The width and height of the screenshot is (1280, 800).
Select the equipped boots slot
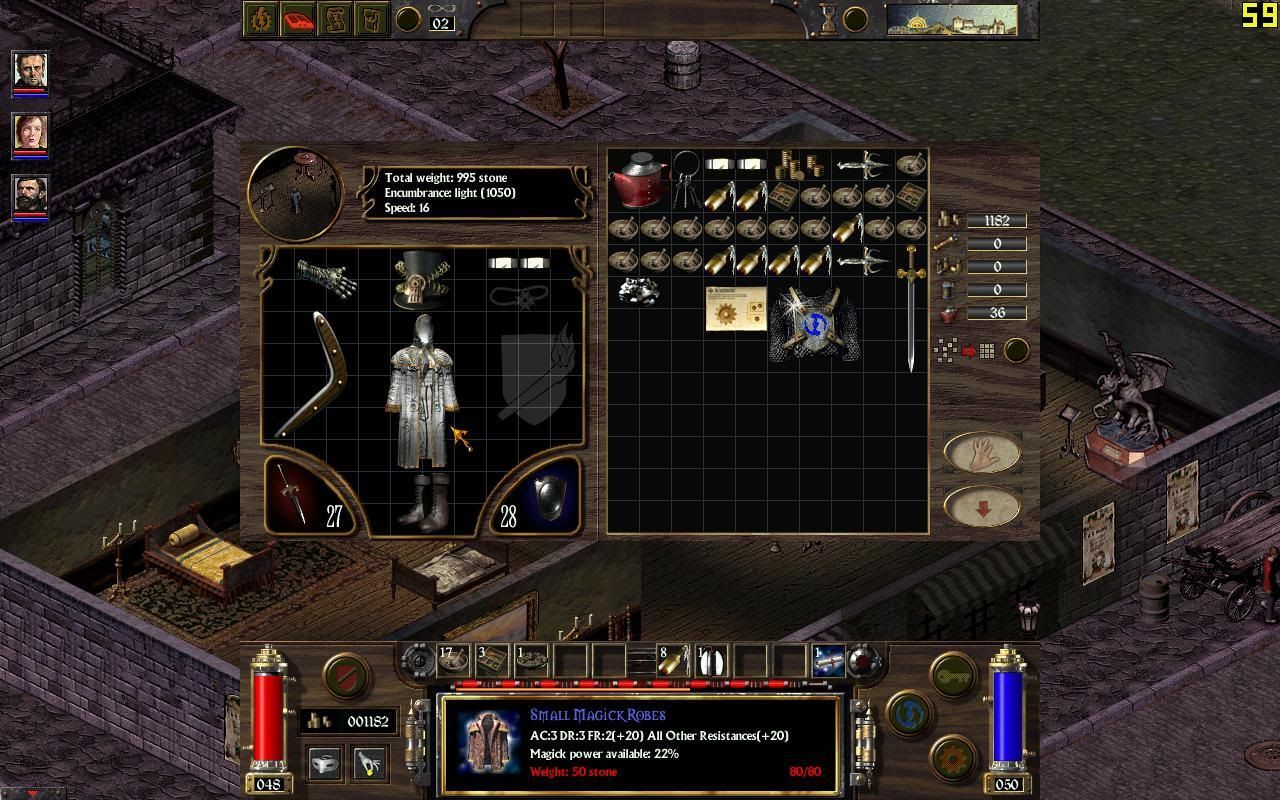tap(422, 500)
